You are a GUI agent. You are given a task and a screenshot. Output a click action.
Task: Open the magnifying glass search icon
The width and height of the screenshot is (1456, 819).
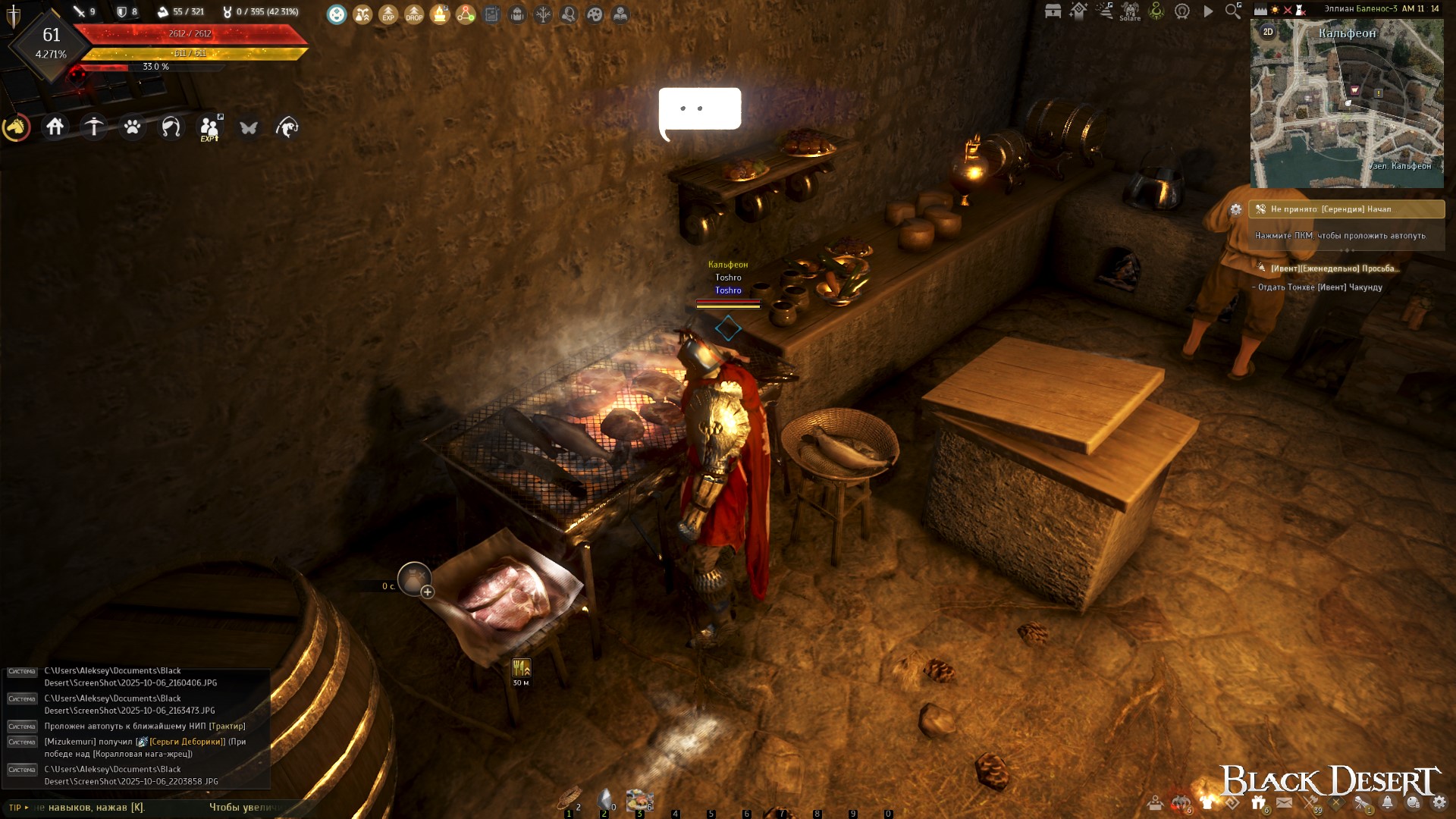[x=1233, y=11]
